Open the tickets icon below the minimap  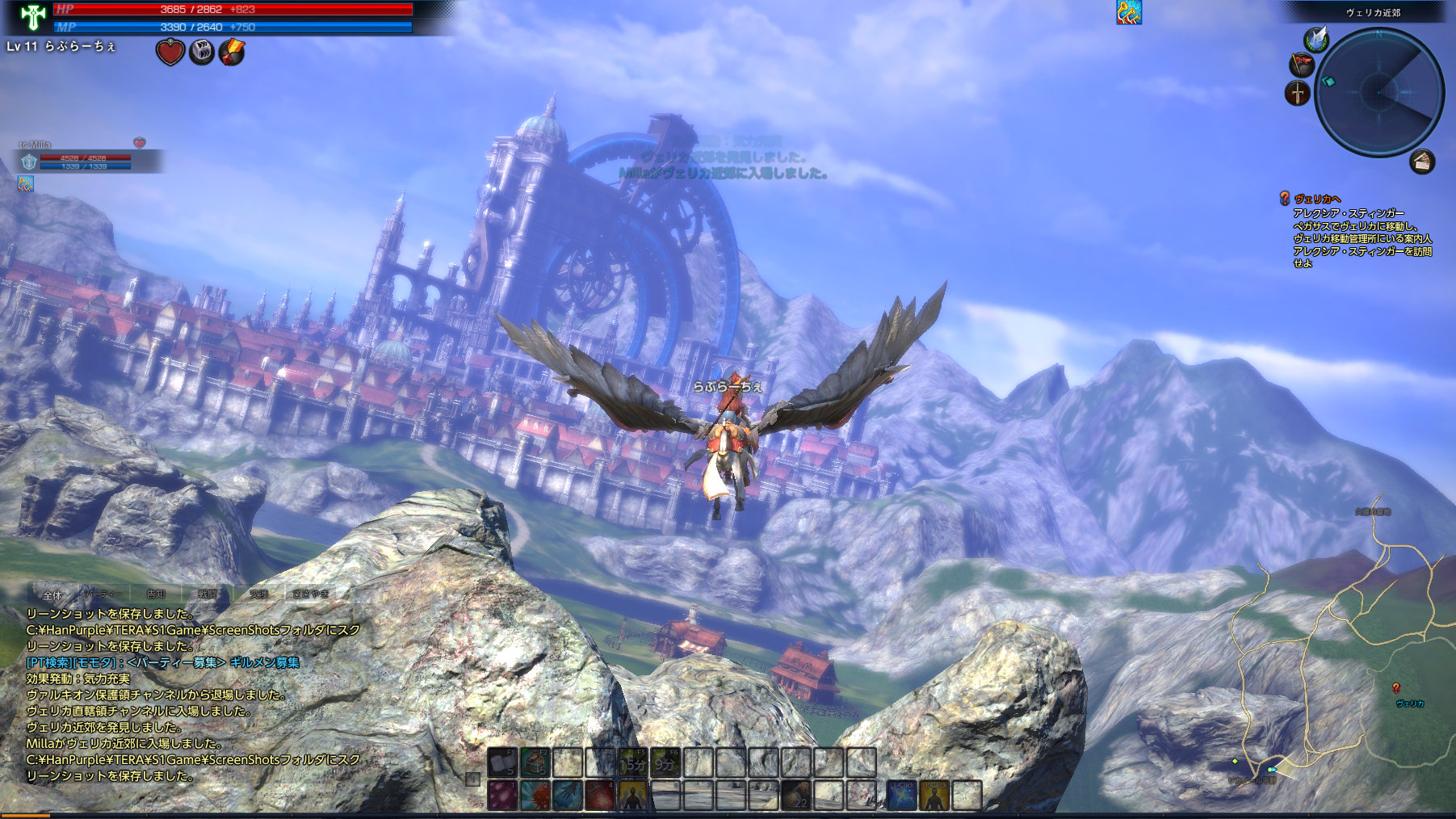(x=1422, y=162)
